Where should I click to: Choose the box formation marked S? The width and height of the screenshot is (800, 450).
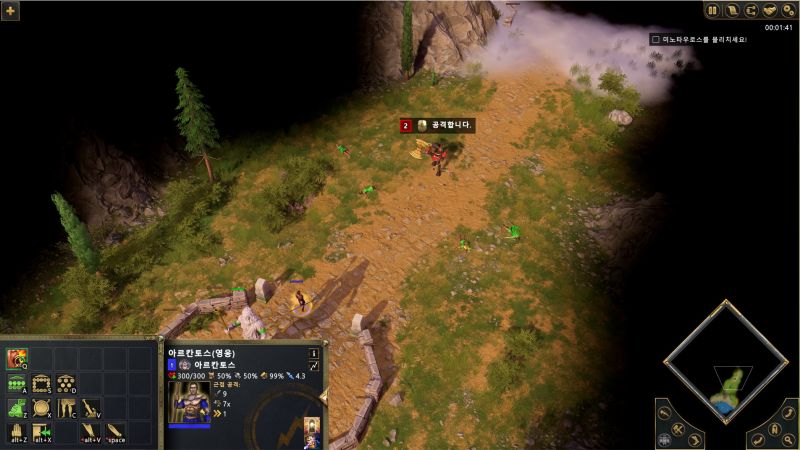41,384
